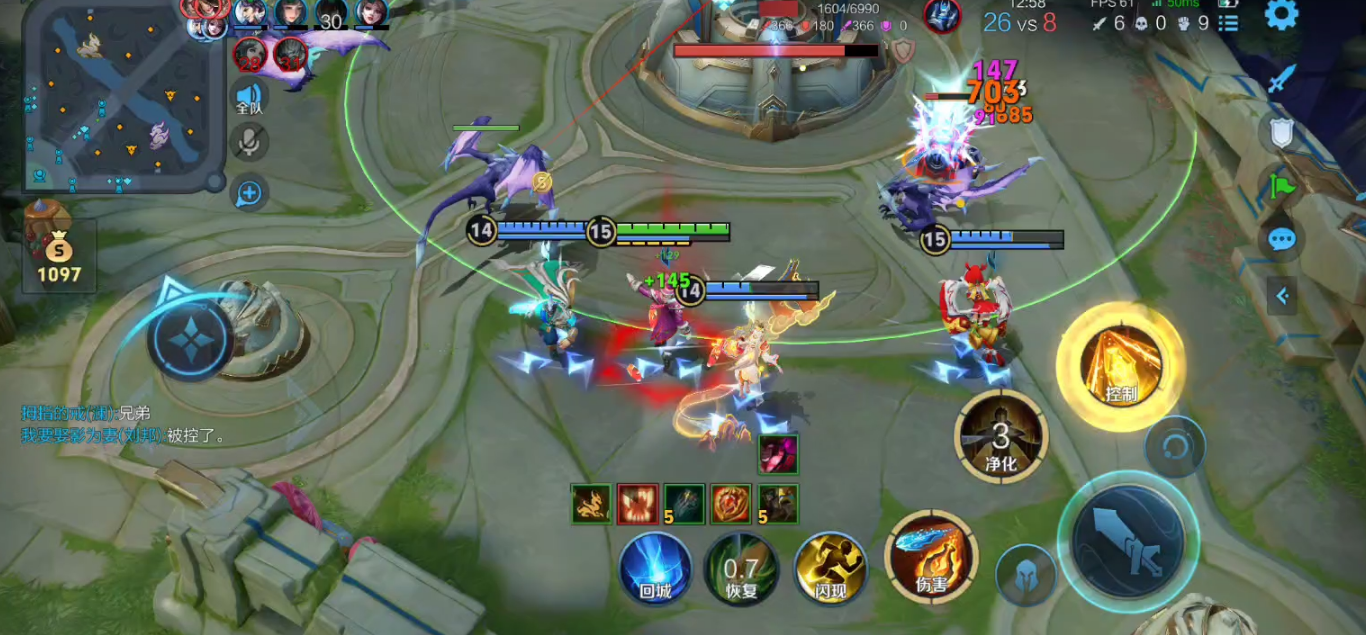This screenshot has height=635, width=1366.
Task: Toggle the muted microphone button
Action: pos(249,141)
